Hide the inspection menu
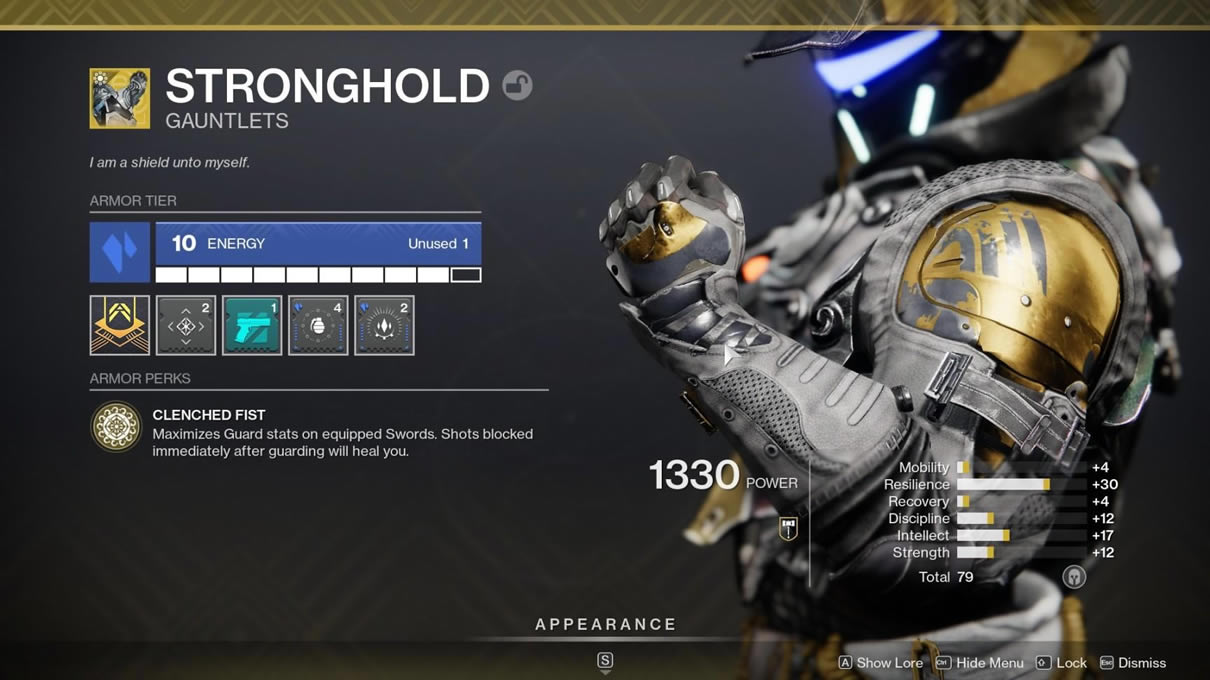1210x680 pixels. [x=979, y=663]
